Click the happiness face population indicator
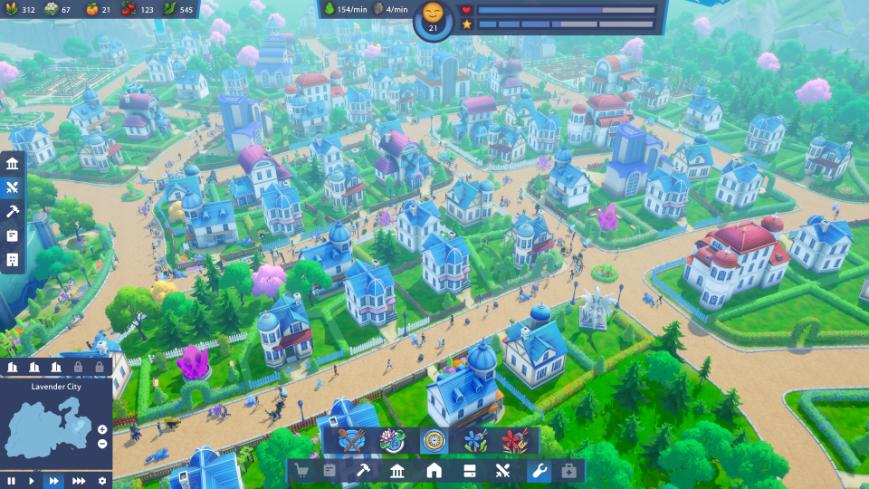This screenshot has width=869, height=489. pos(433,14)
